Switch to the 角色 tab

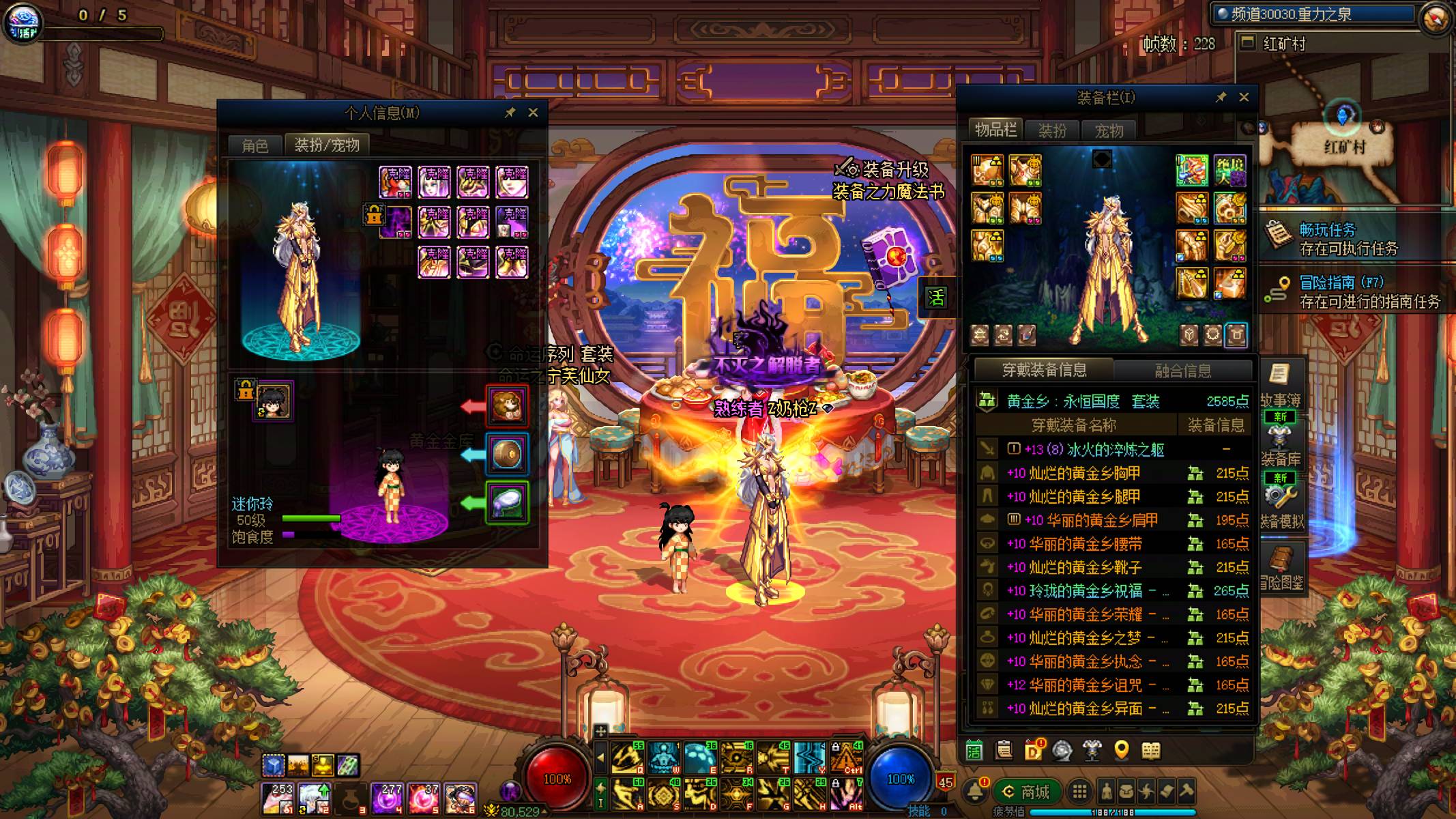click(x=255, y=145)
